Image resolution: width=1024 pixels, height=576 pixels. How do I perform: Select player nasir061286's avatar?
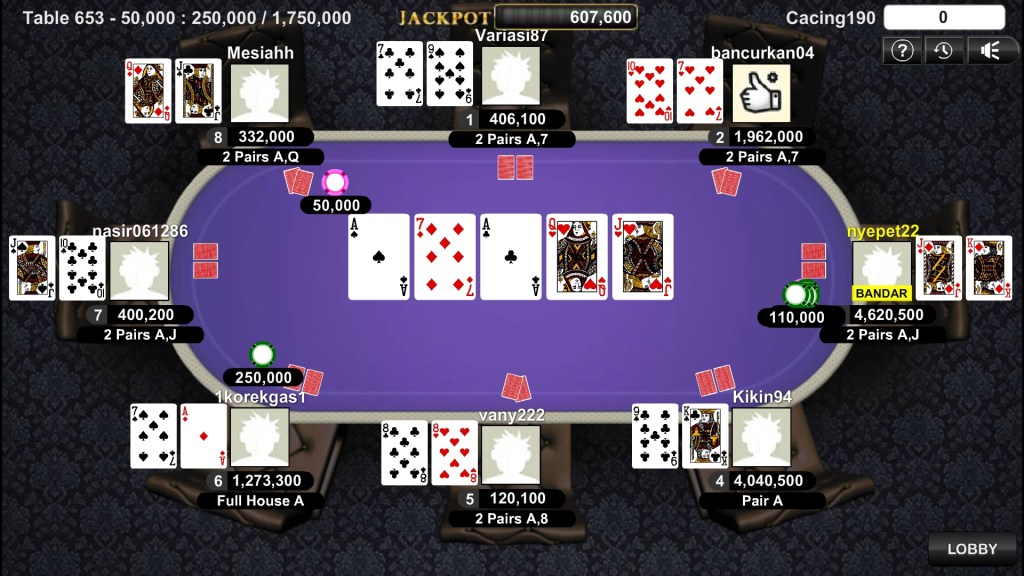pos(139,270)
